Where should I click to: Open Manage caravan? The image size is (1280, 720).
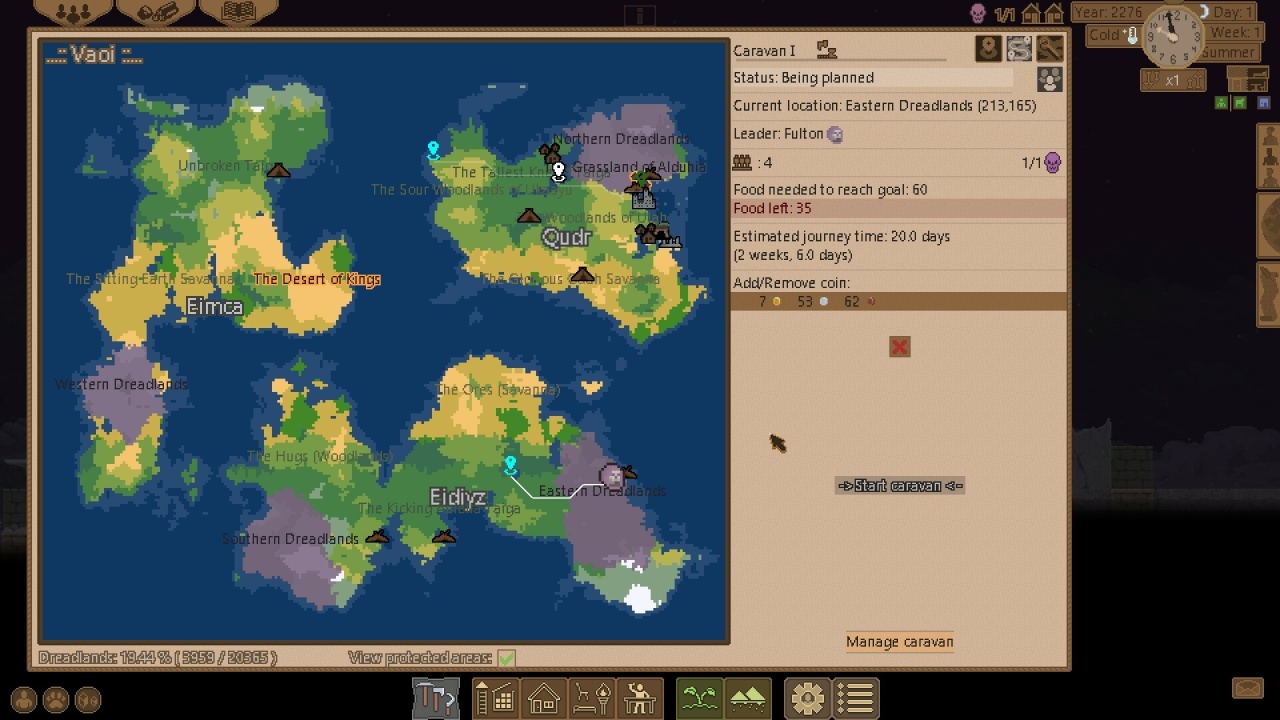click(x=899, y=642)
